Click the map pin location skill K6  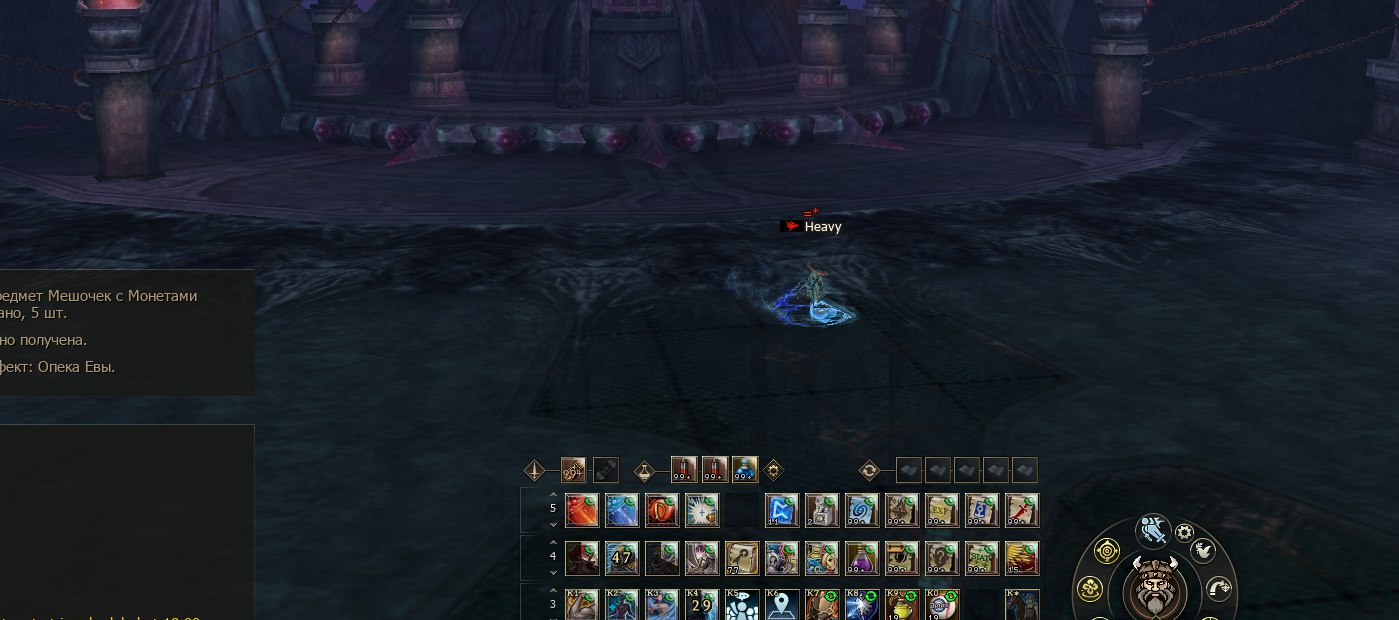(x=782, y=605)
